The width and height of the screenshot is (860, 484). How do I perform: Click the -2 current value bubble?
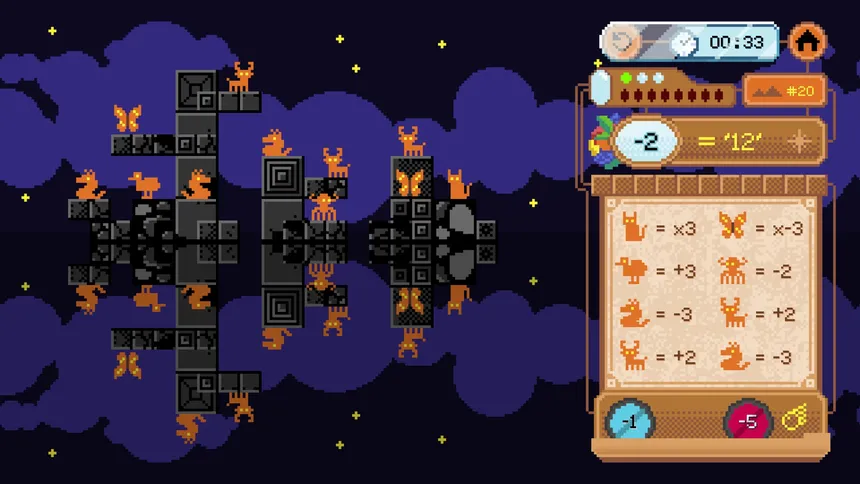pos(647,142)
